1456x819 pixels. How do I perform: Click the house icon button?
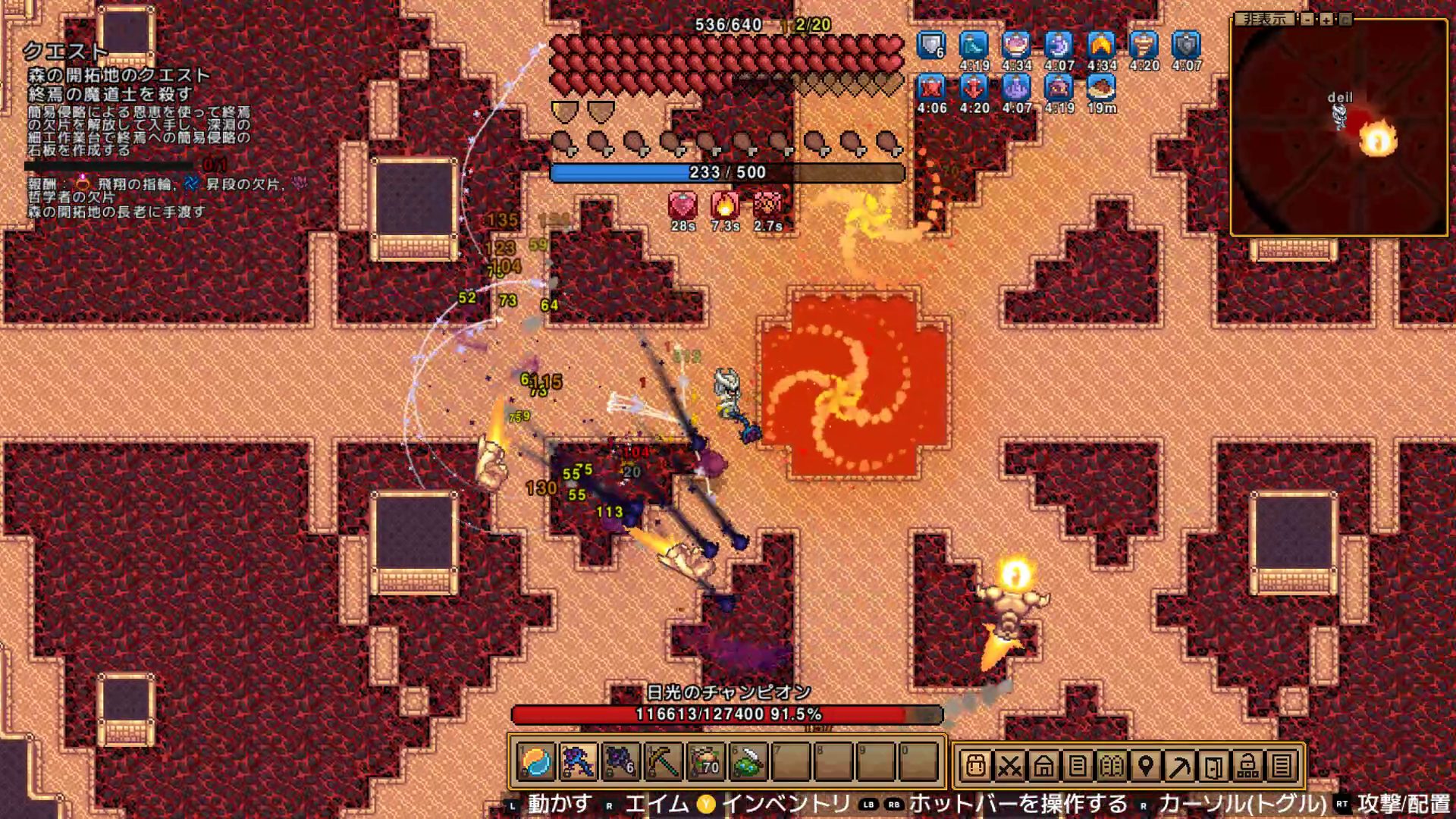pyautogui.click(x=1043, y=767)
